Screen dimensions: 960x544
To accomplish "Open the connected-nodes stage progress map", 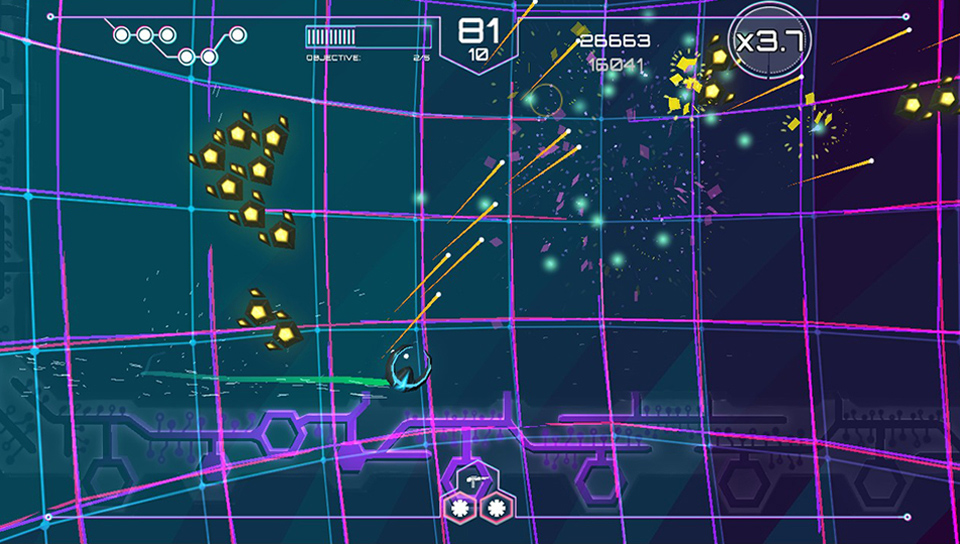I will (x=180, y=45).
